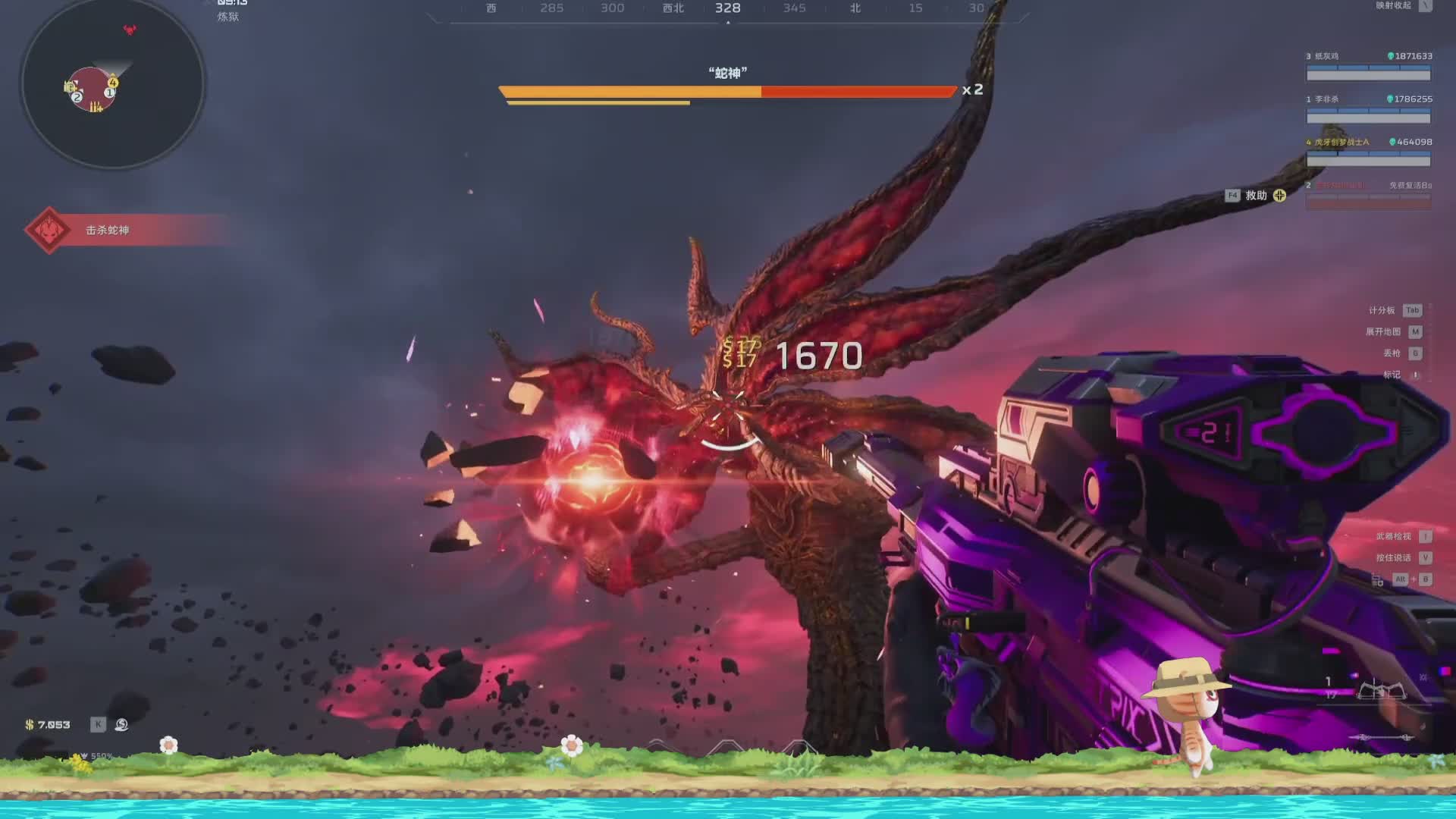Screen dimensions: 1456x819
Task: Click the 标记 mark label
Action: point(1392,375)
